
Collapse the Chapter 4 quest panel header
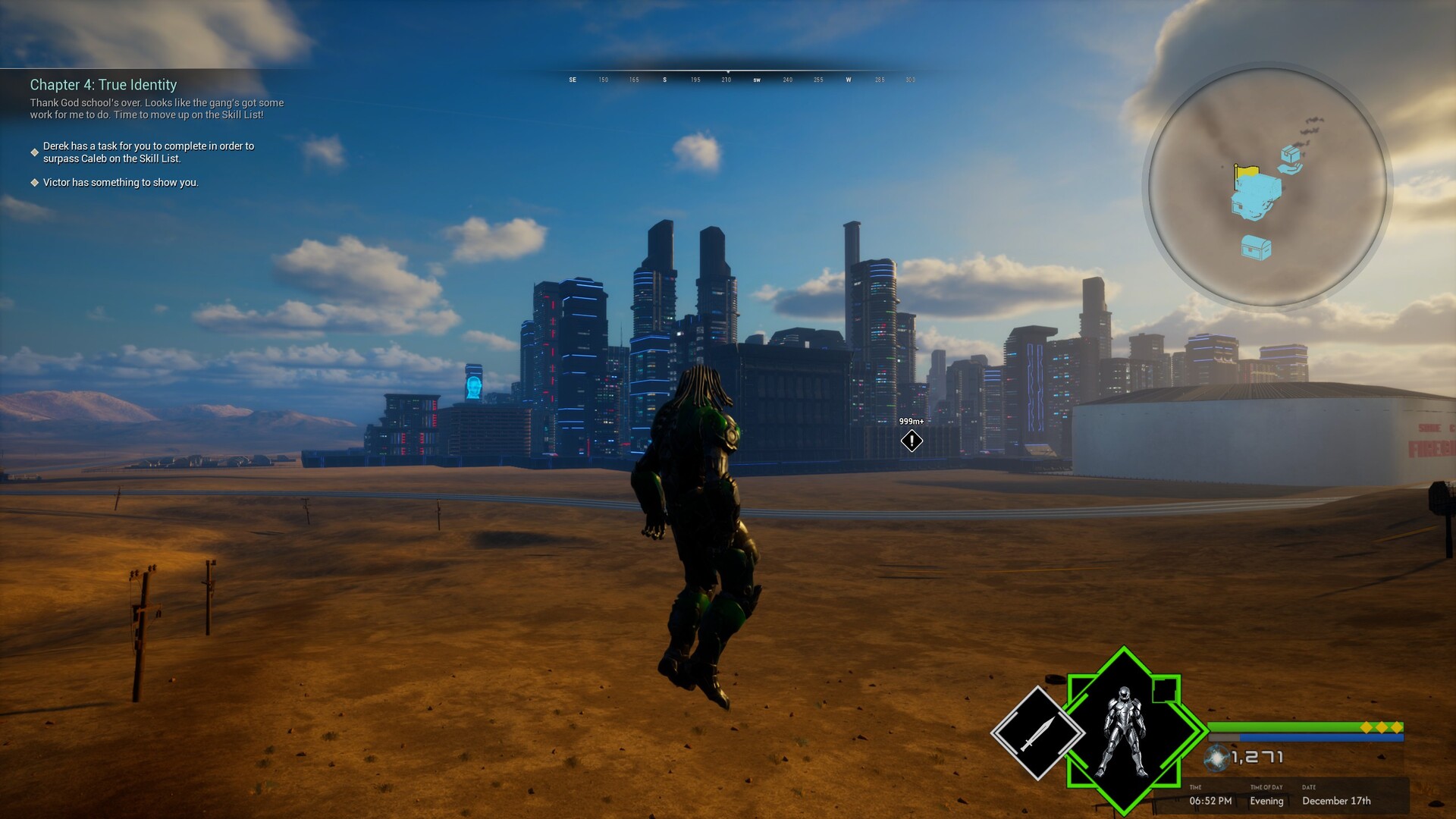pos(104,86)
